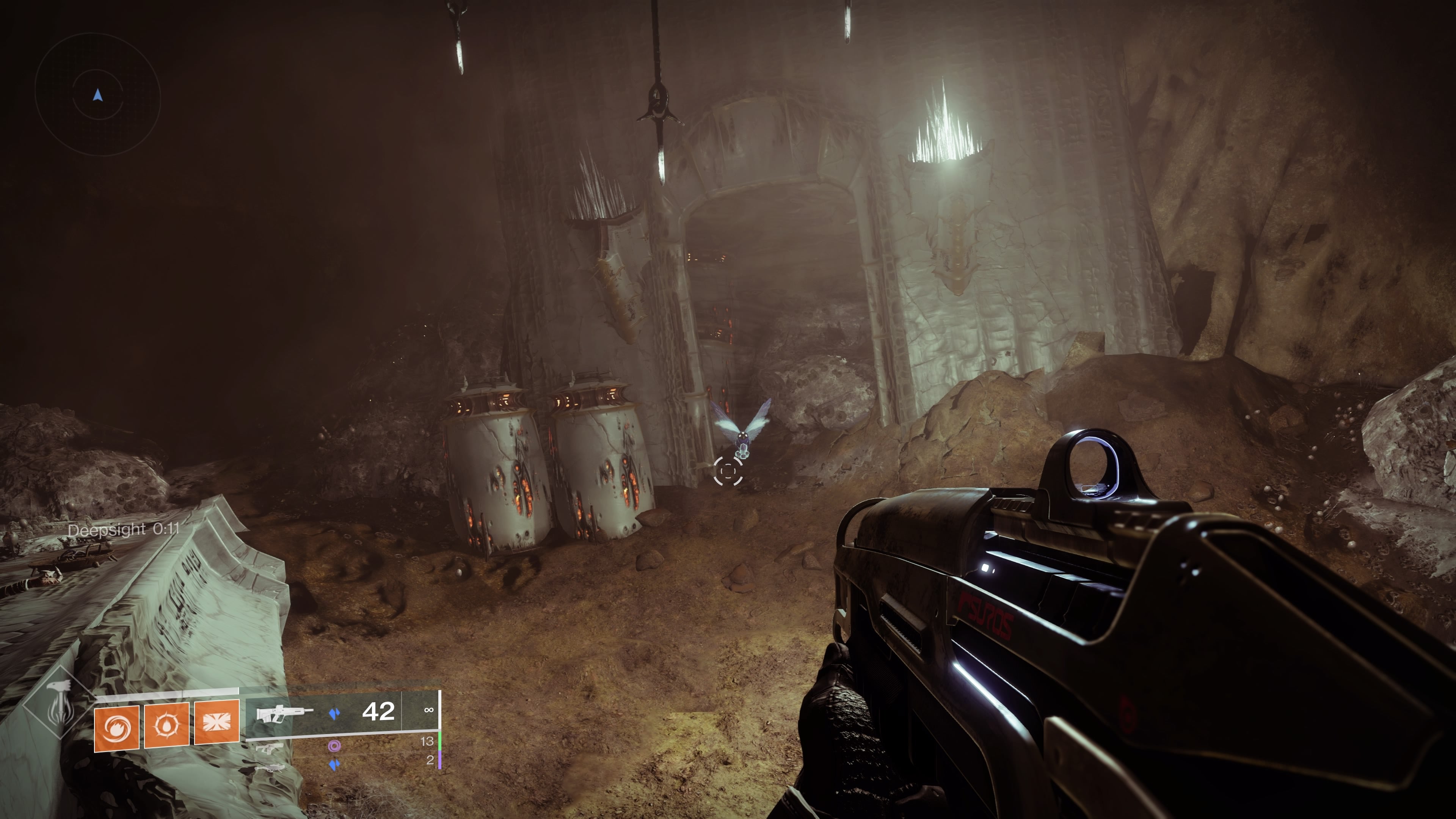Switch to the third weapon silhouette
Image resolution: width=1456 pixels, height=819 pixels.
coord(269,767)
